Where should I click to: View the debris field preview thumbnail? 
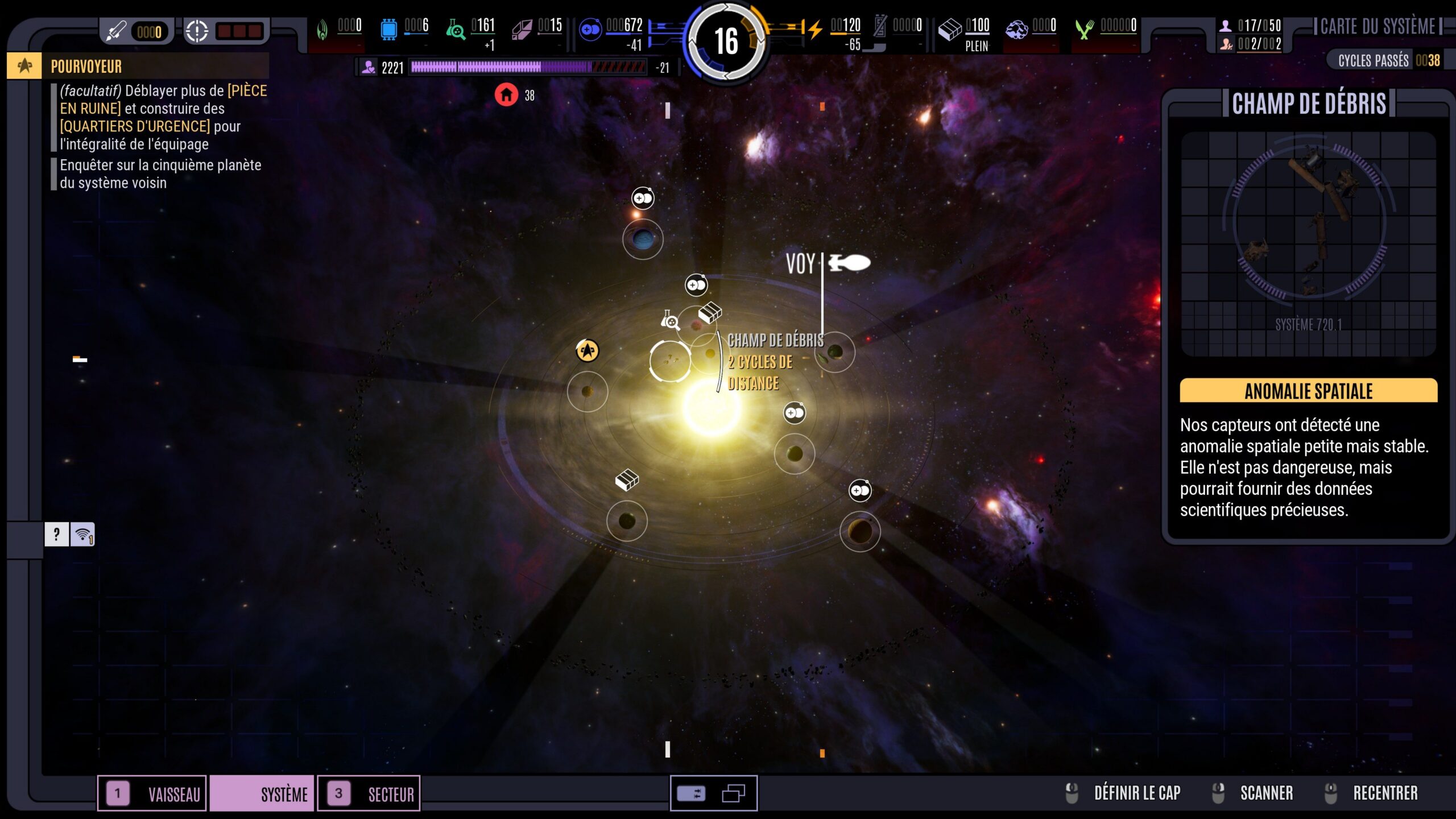(1308, 243)
